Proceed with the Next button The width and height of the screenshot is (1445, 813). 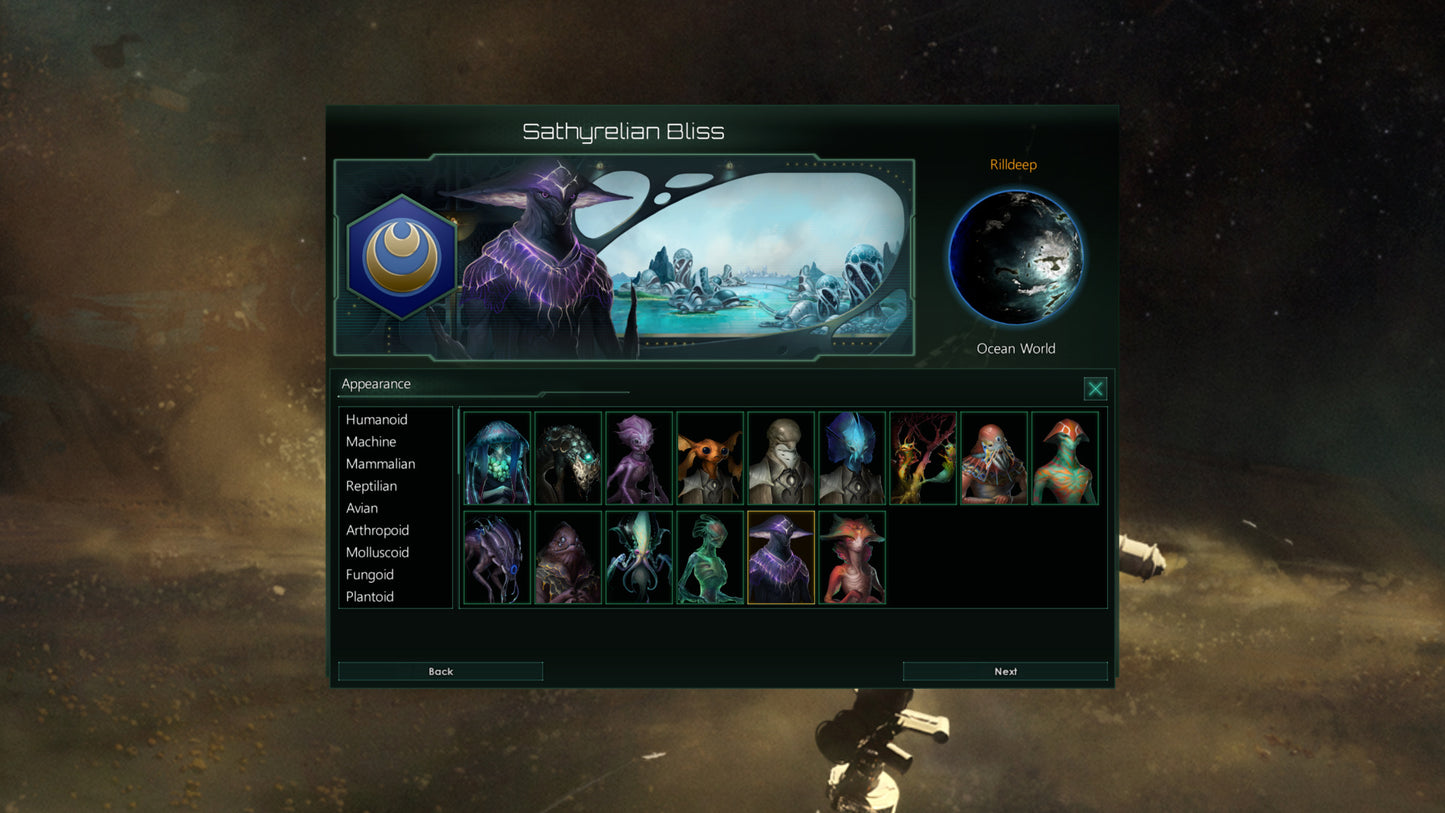click(x=1005, y=671)
